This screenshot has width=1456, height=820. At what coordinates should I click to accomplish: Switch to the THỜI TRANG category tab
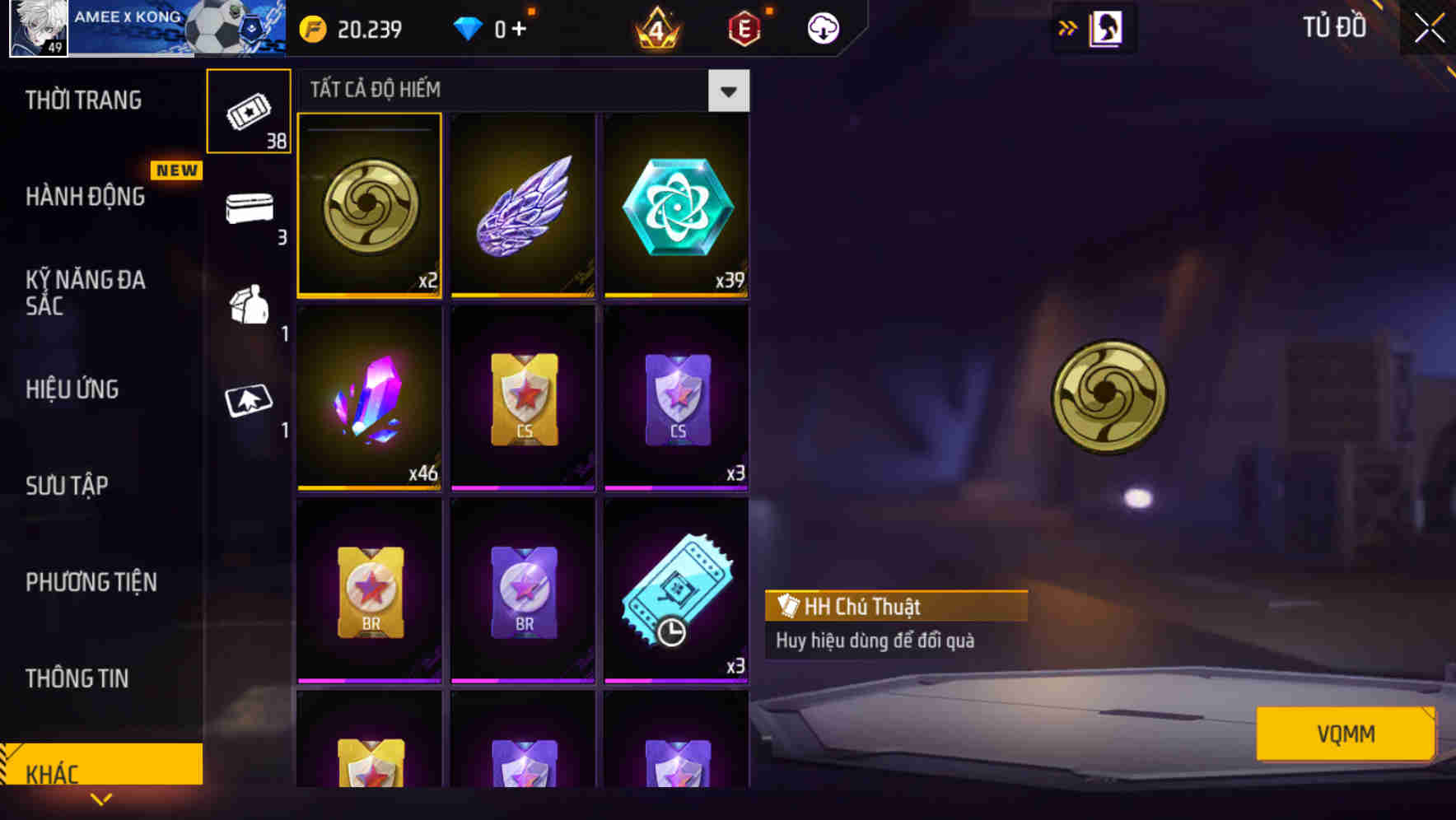coord(82,100)
